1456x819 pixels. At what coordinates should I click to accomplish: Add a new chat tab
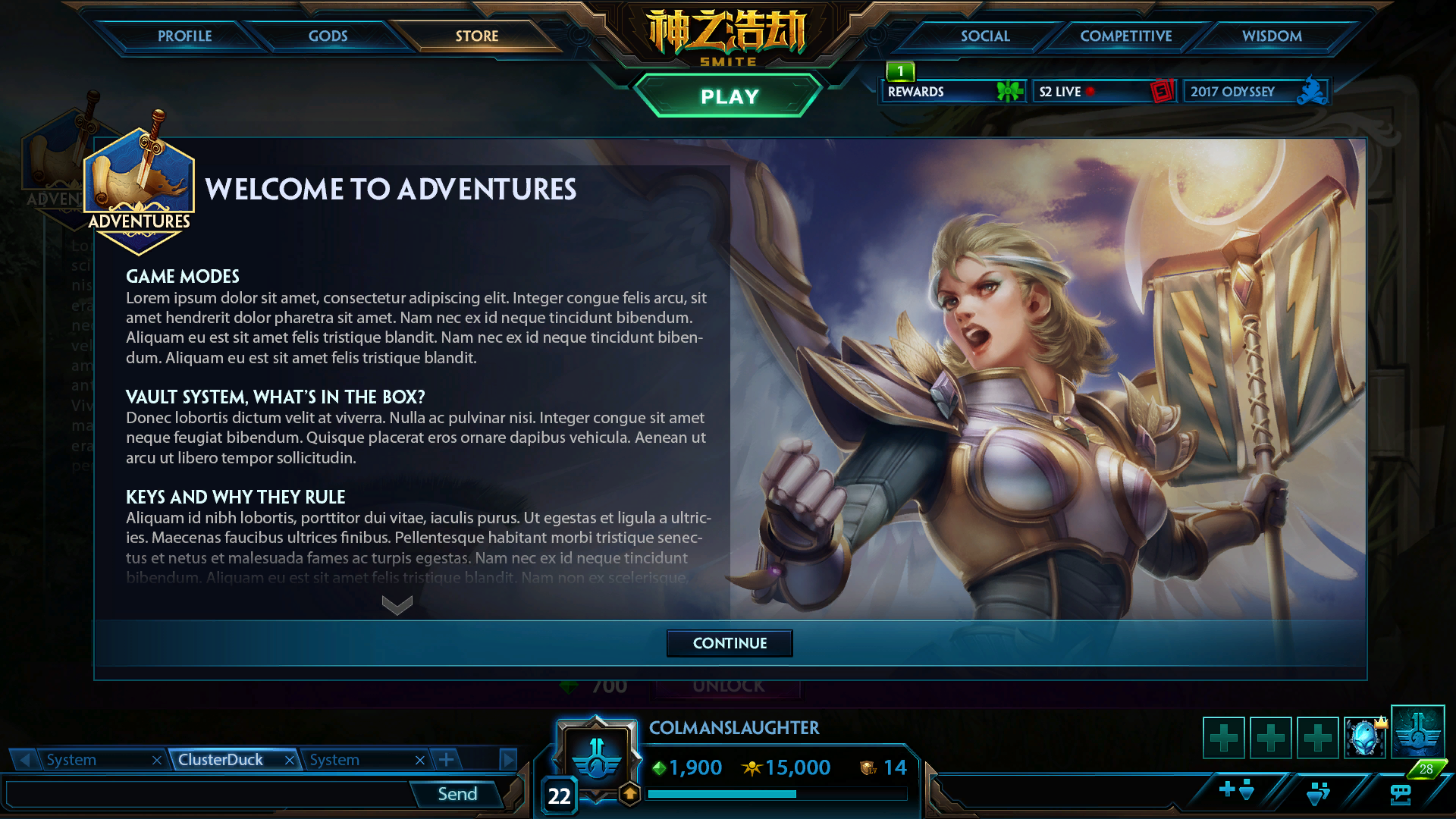(447, 759)
